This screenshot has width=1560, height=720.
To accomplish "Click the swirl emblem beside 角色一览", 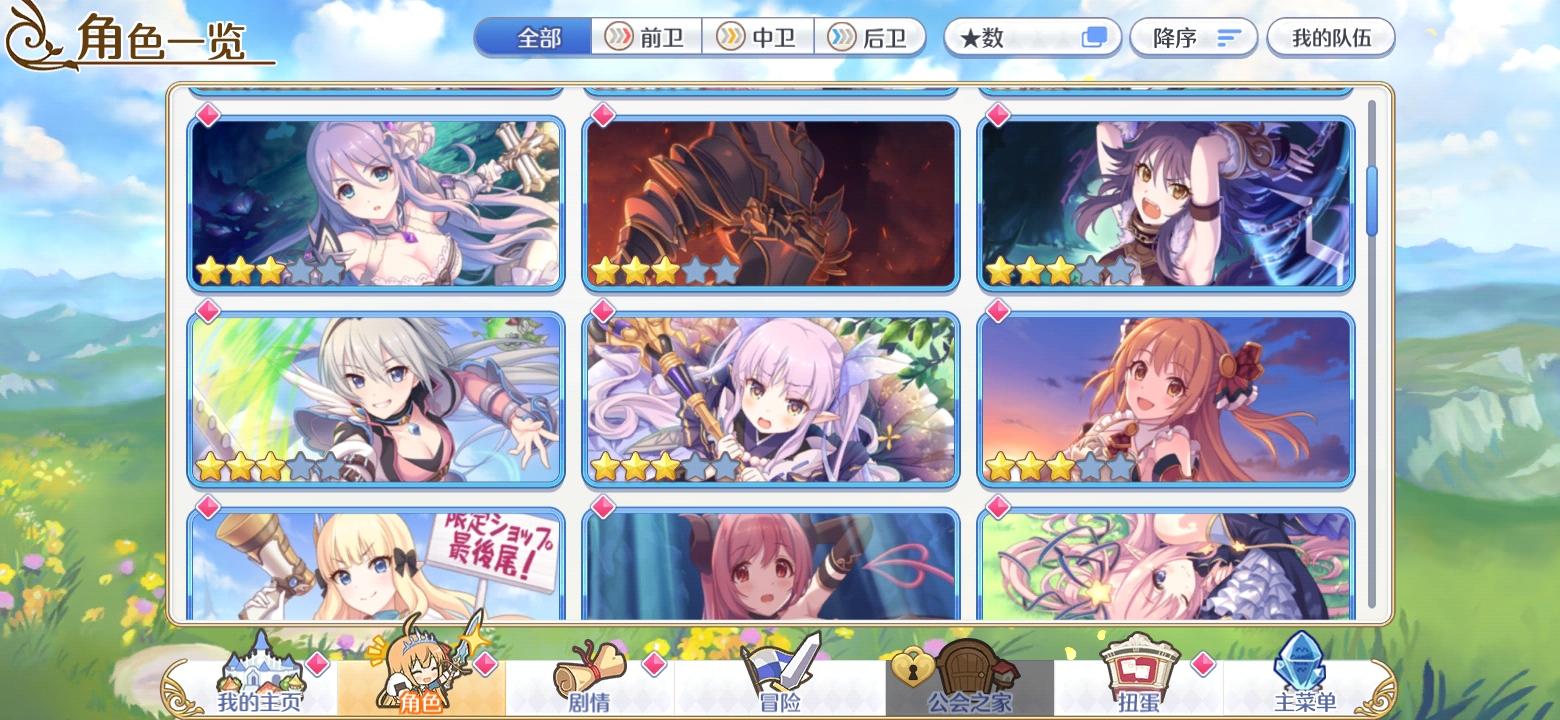I will tap(30, 37).
